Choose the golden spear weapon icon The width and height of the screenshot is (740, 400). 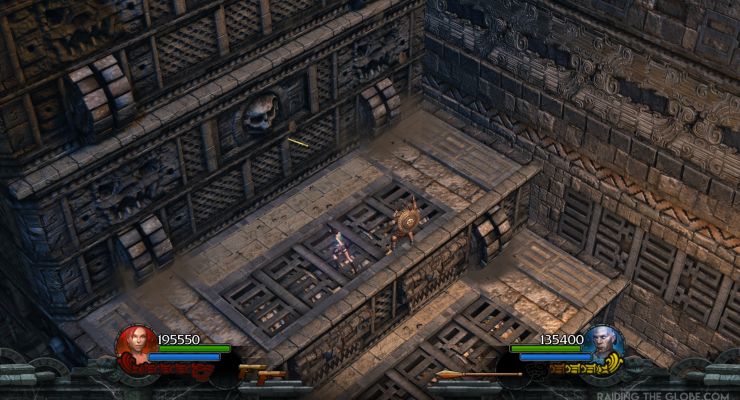[x=478, y=375]
